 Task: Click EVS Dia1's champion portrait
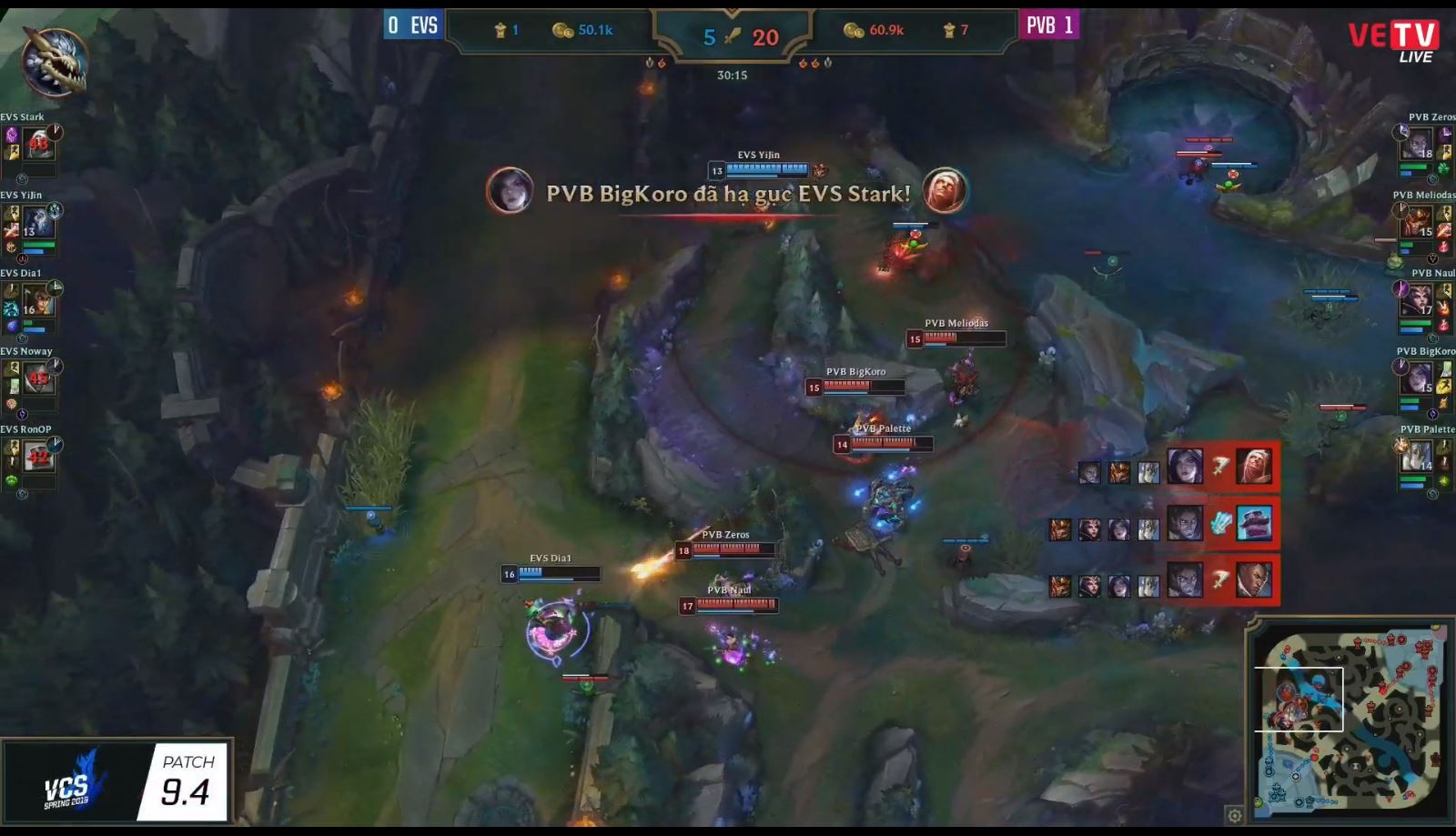(38, 299)
